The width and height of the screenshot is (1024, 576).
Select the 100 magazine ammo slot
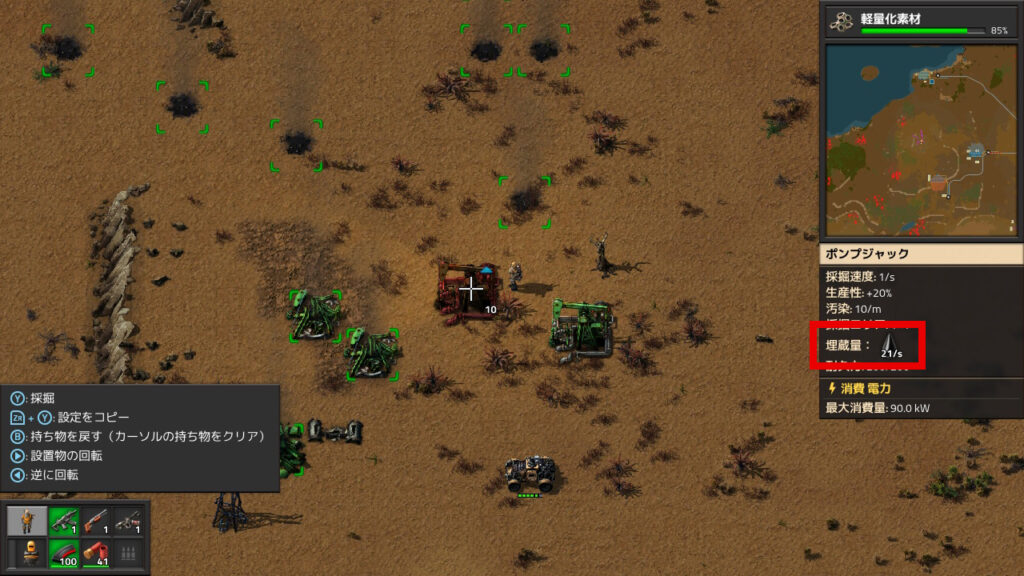tap(65, 553)
